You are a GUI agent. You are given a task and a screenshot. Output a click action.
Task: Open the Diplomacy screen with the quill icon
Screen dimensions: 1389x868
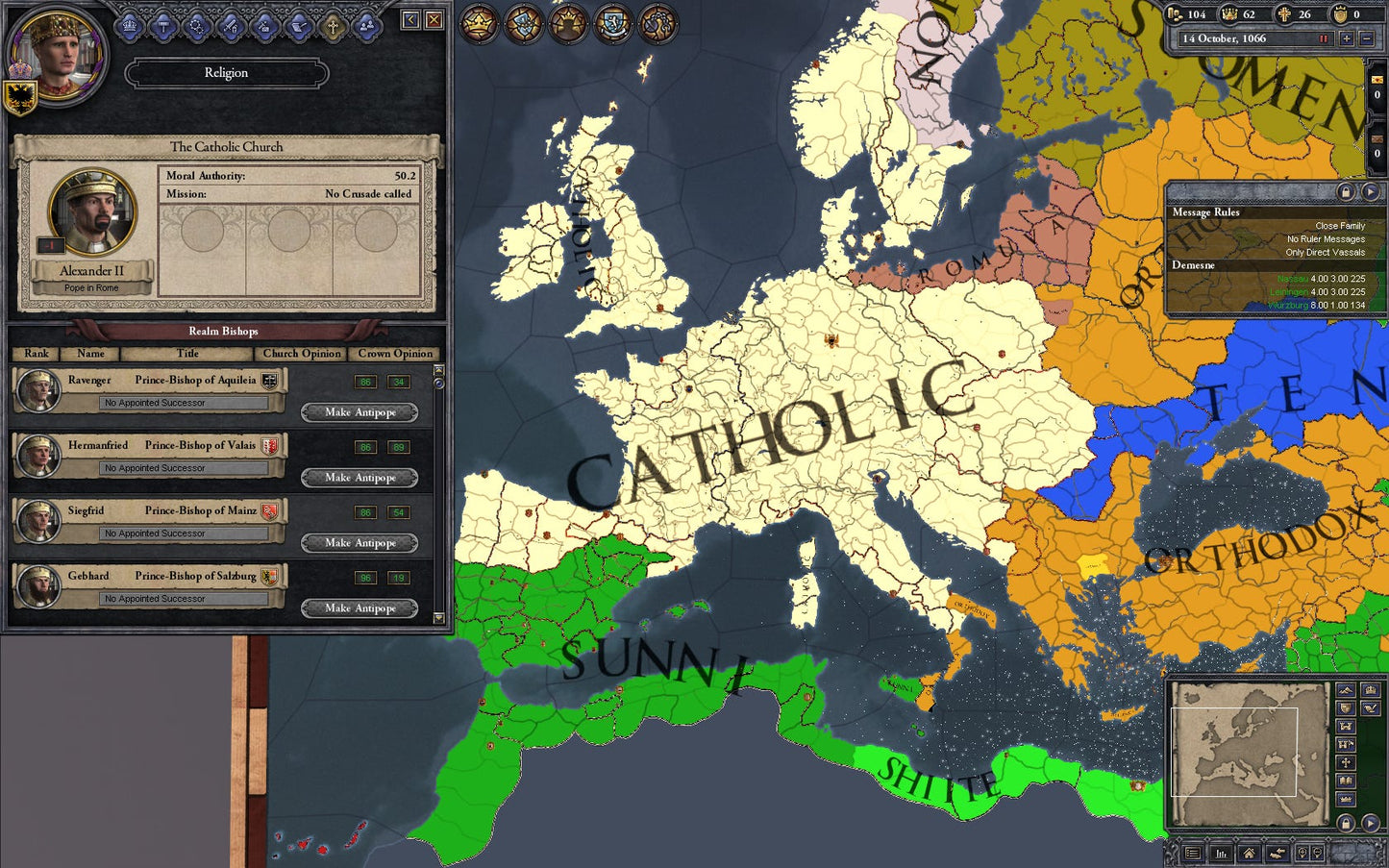tap(297, 24)
